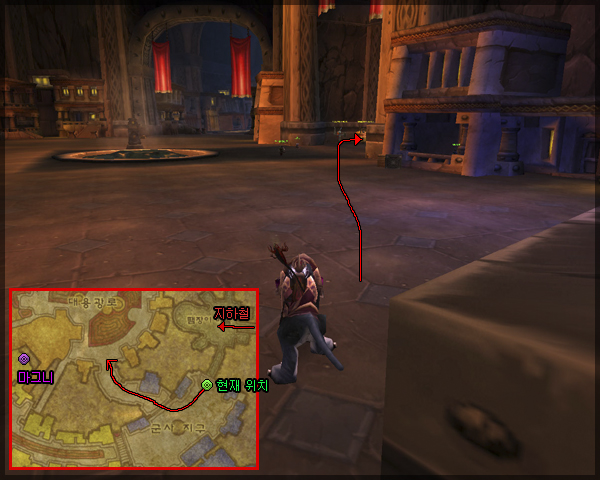Click the green 현재 위치 map marker
This screenshot has width=600, height=480.
pyautogui.click(x=207, y=384)
